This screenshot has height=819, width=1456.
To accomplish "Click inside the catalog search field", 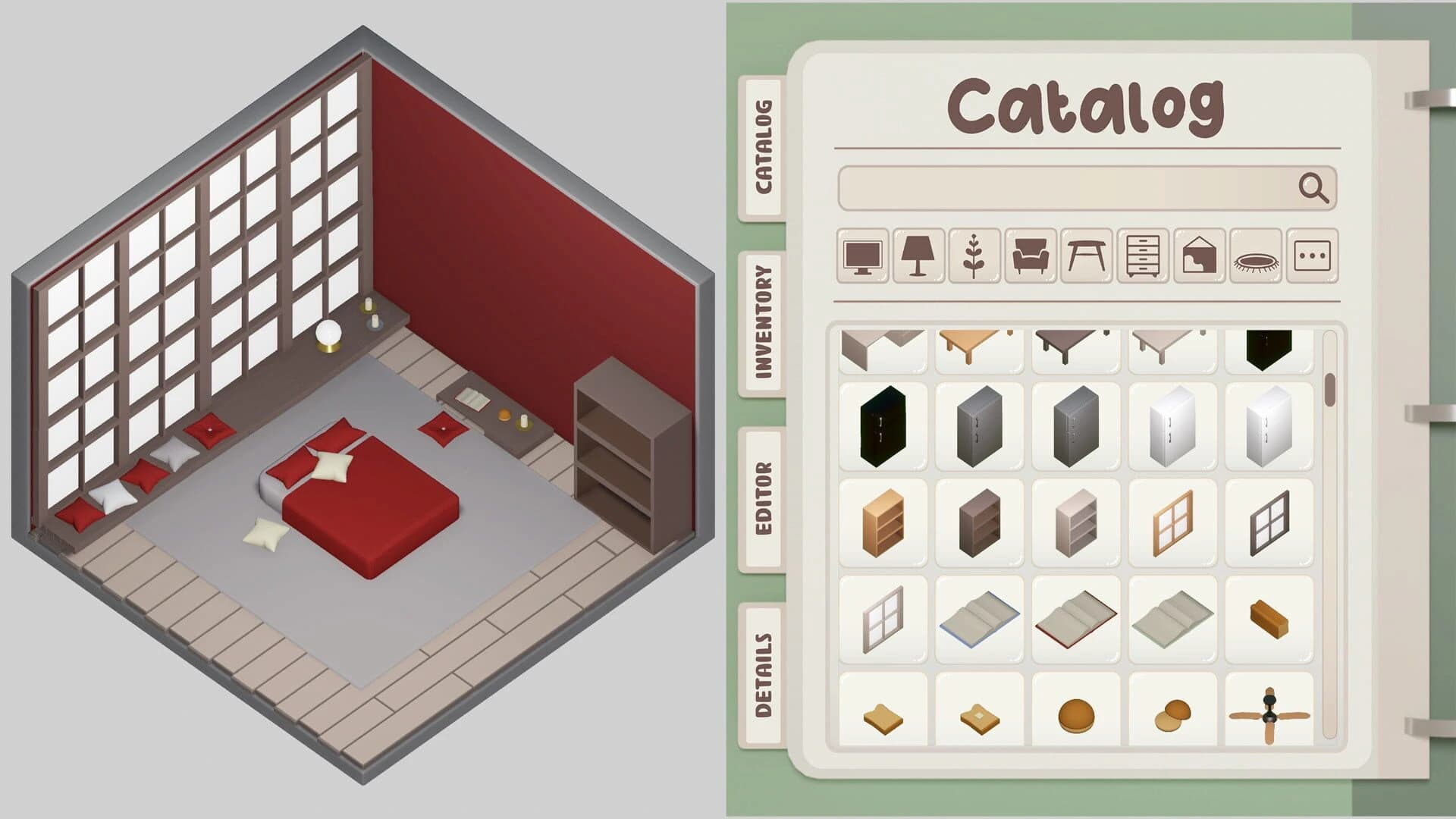I will [x=1062, y=188].
